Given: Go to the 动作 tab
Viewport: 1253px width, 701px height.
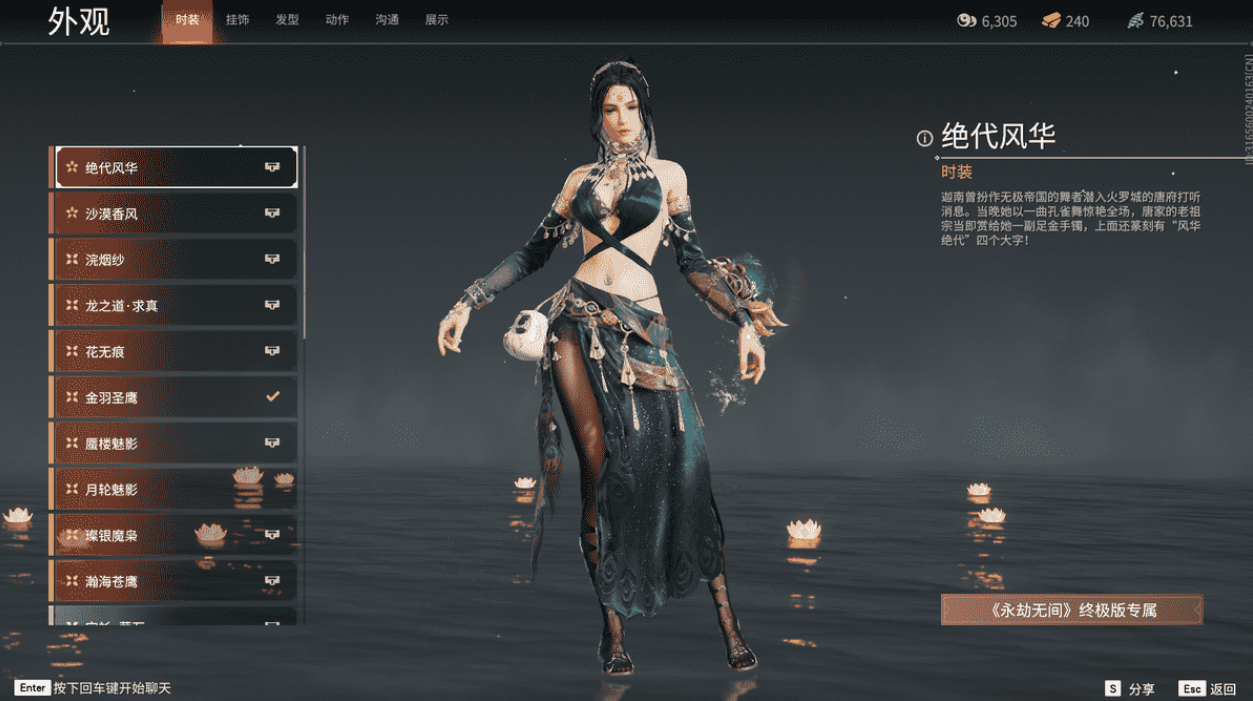Looking at the screenshot, I should click(337, 20).
